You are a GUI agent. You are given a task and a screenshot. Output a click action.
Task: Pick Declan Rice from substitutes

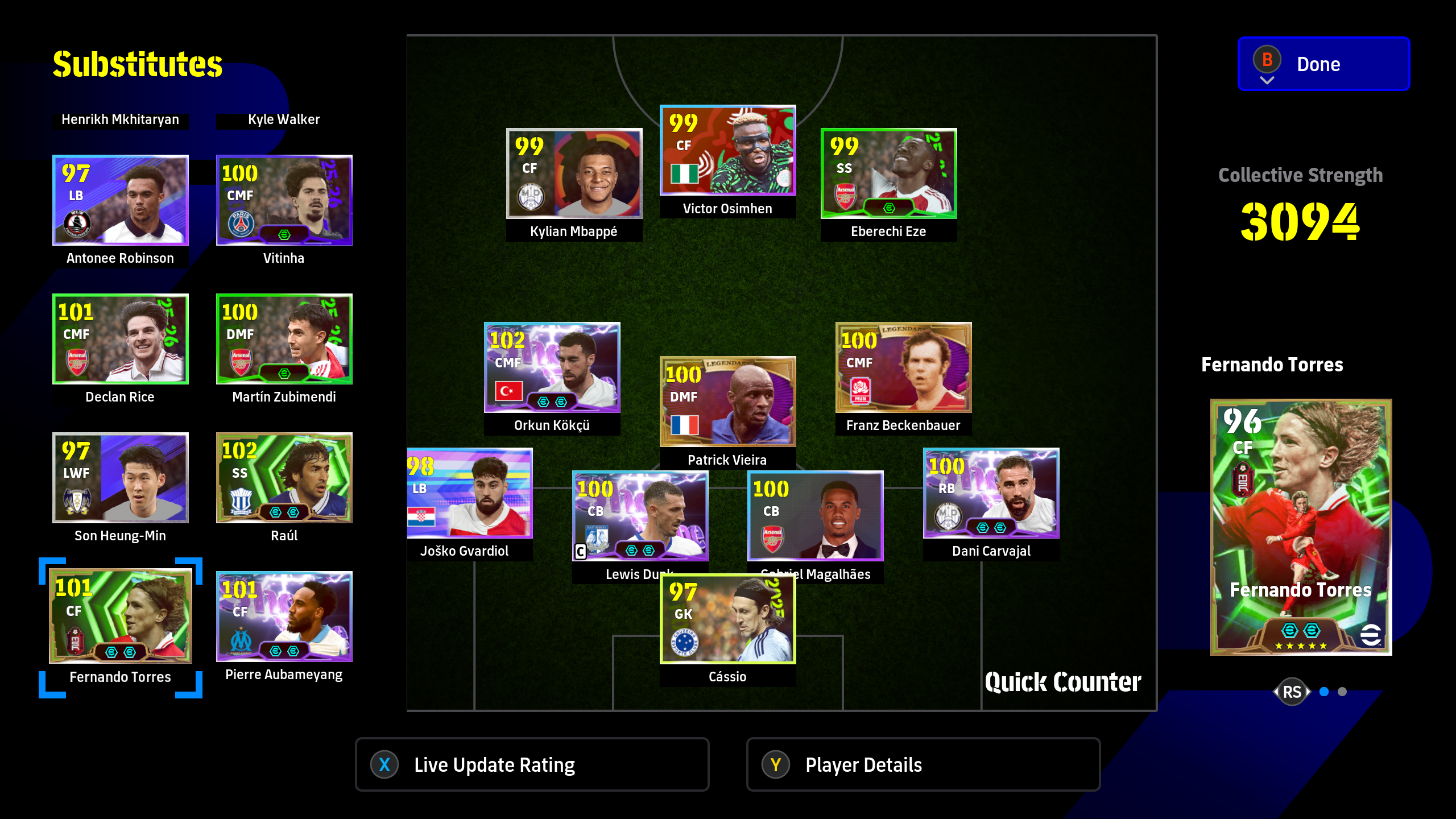tap(120, 339)
